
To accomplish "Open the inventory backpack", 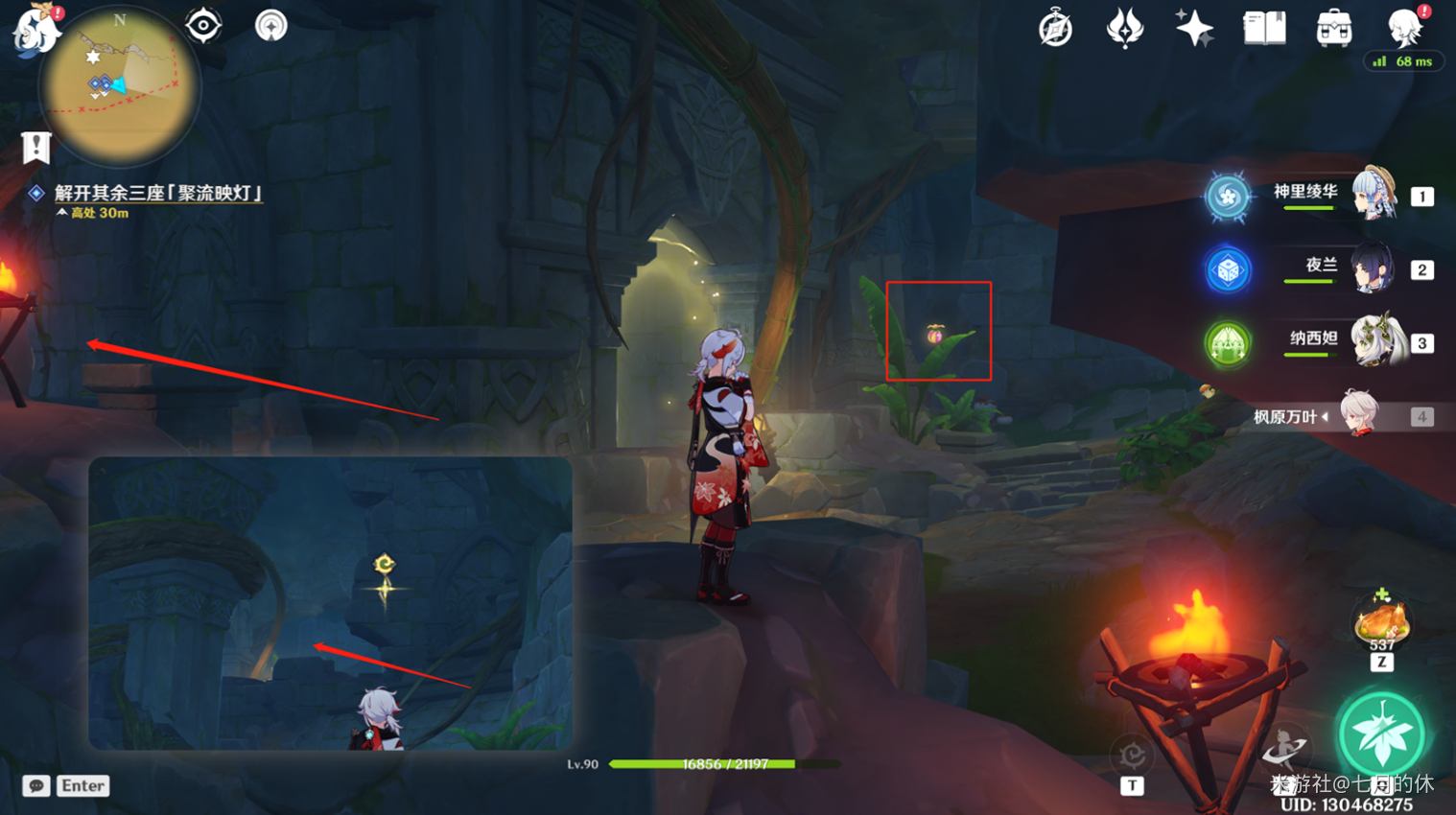I will pyautogui.click(x=1334, y=29).
